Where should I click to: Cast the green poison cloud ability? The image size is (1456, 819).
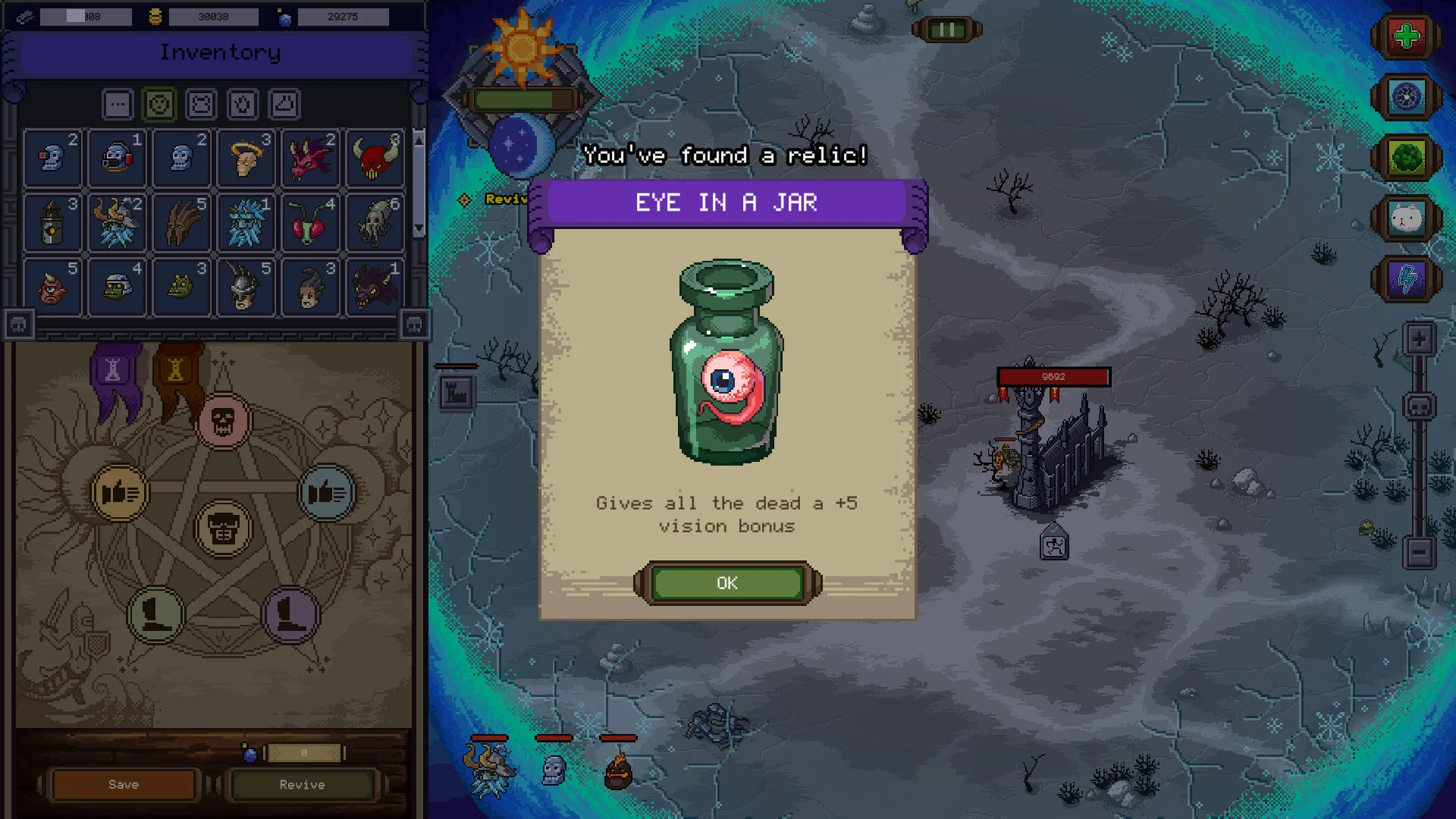(1407, 158)
